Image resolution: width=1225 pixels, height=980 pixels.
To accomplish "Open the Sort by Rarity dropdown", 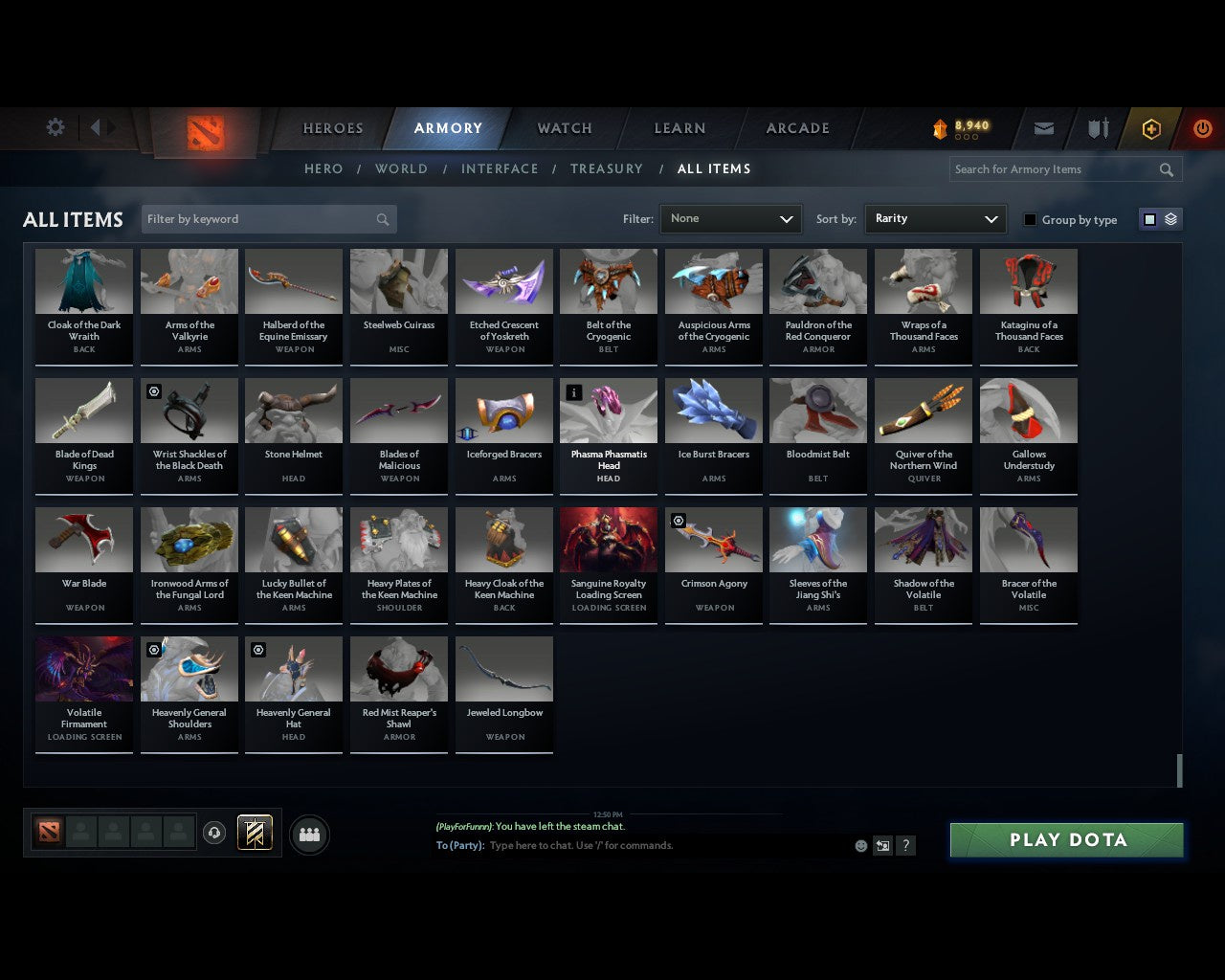I will pyautogui.click(x=935, y=218).
